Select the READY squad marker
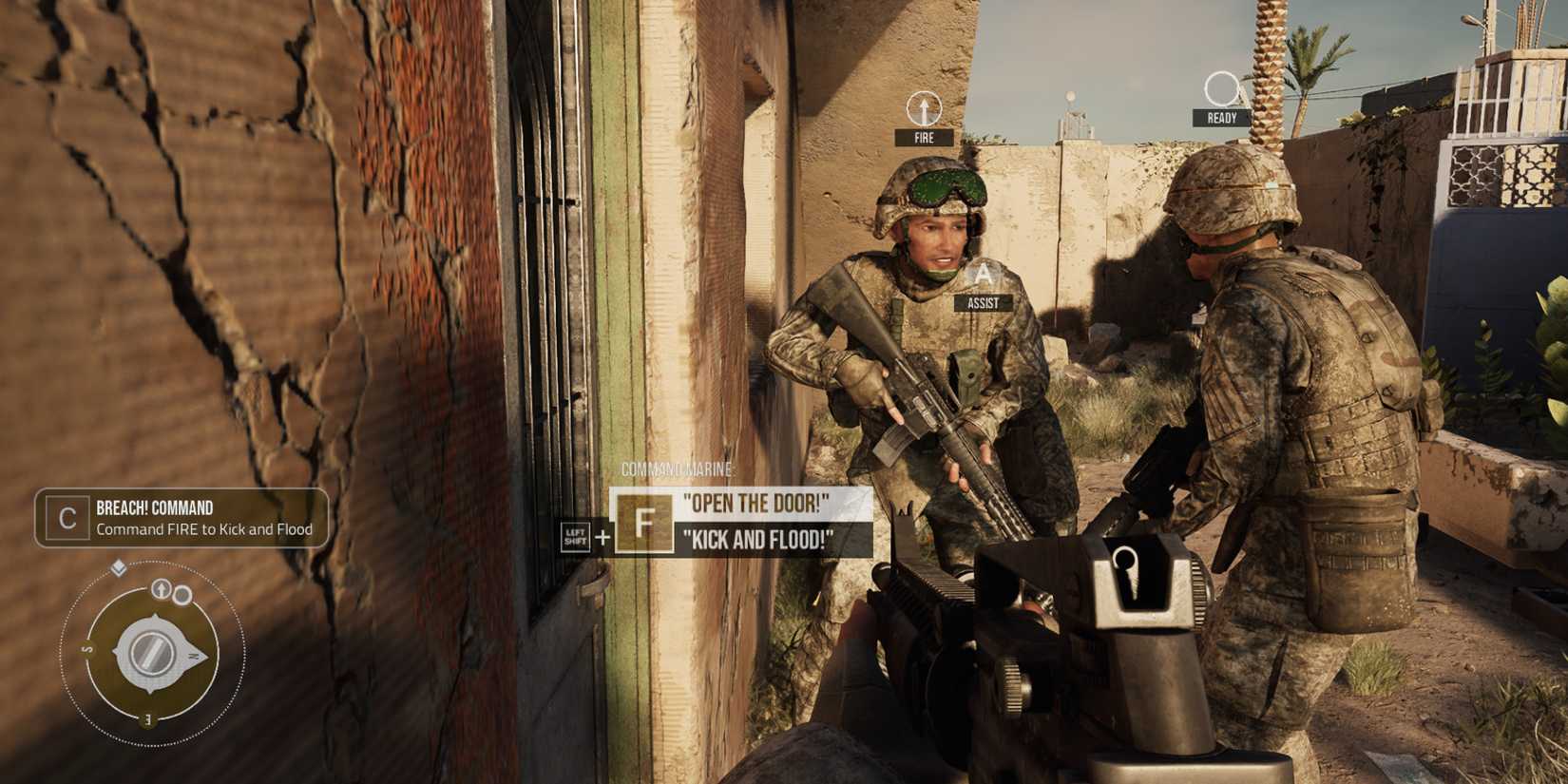The height and width of the screenshot is (784, 1568). tap(1221, 100)
